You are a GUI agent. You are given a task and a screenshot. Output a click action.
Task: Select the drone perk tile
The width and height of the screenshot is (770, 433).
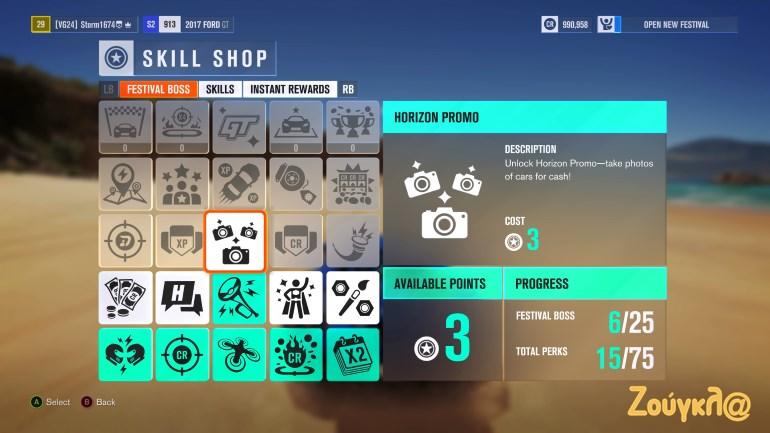239,355
